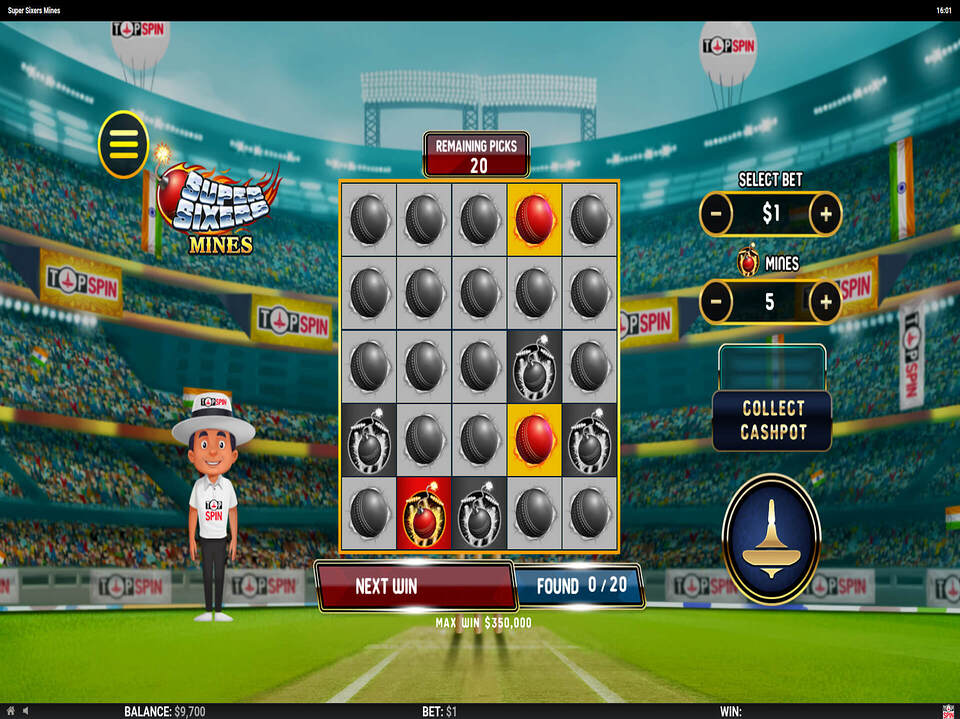Add one more mine

825,301
